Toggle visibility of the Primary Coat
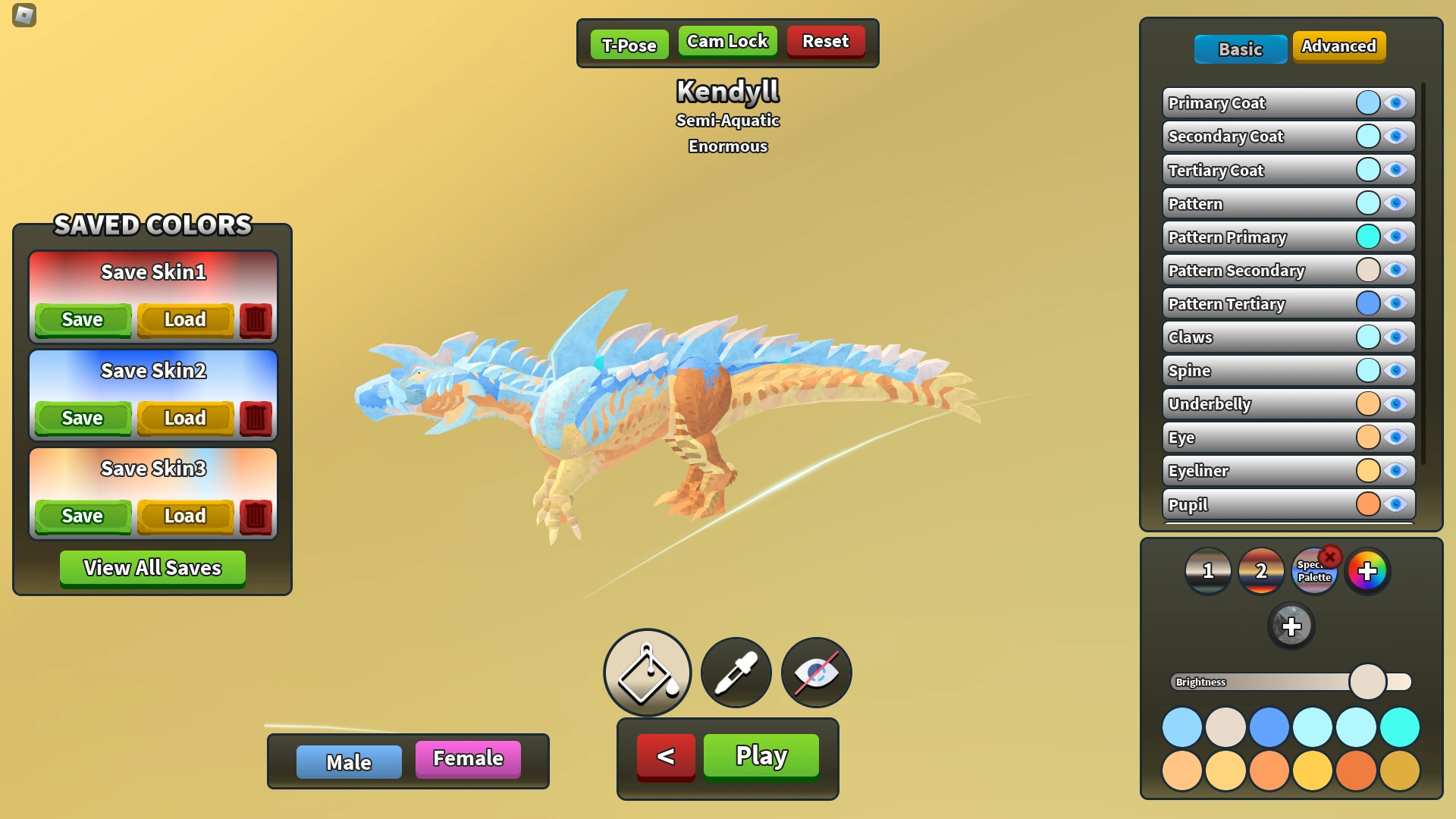The image size is (1456, 819). pos(1396,102)
